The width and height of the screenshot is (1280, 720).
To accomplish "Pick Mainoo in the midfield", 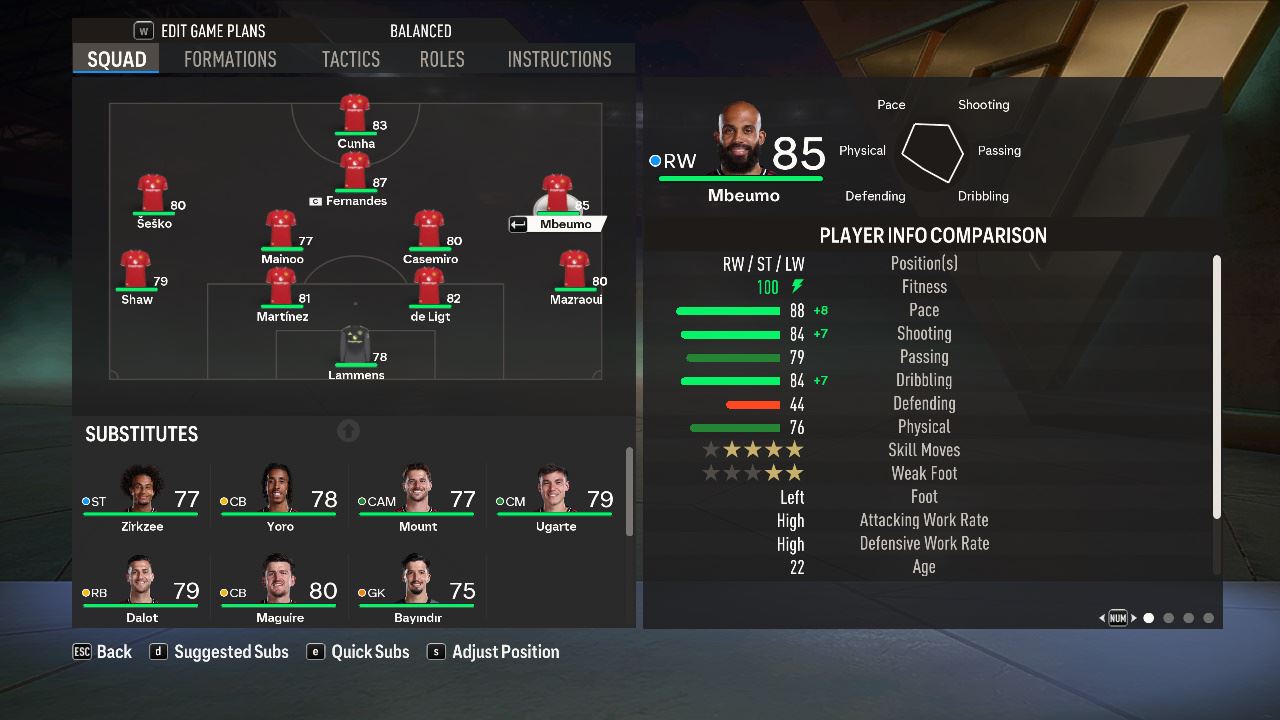I will [280, 229].
